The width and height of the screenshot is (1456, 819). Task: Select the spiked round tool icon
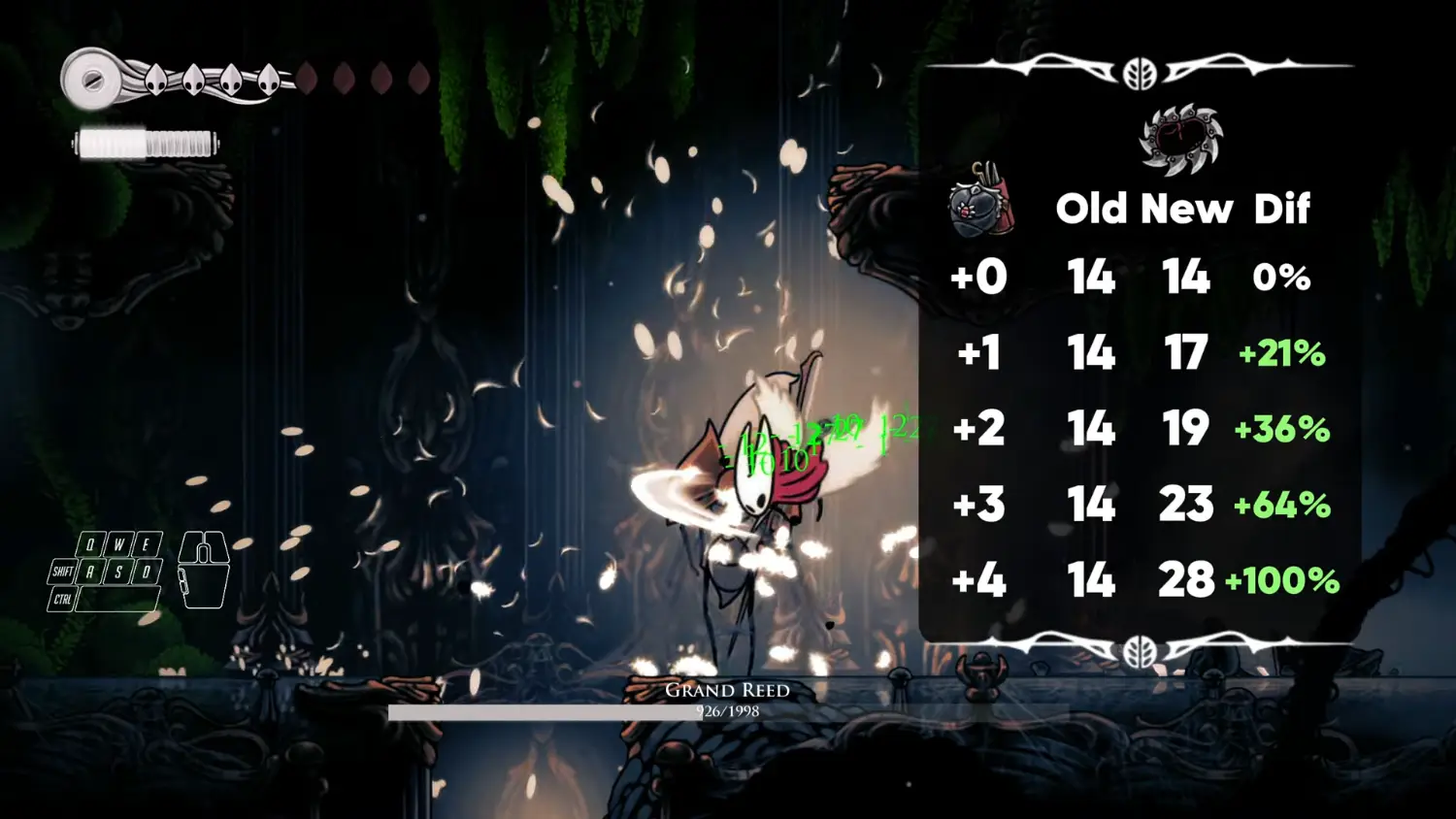[x=1180, y=140]
